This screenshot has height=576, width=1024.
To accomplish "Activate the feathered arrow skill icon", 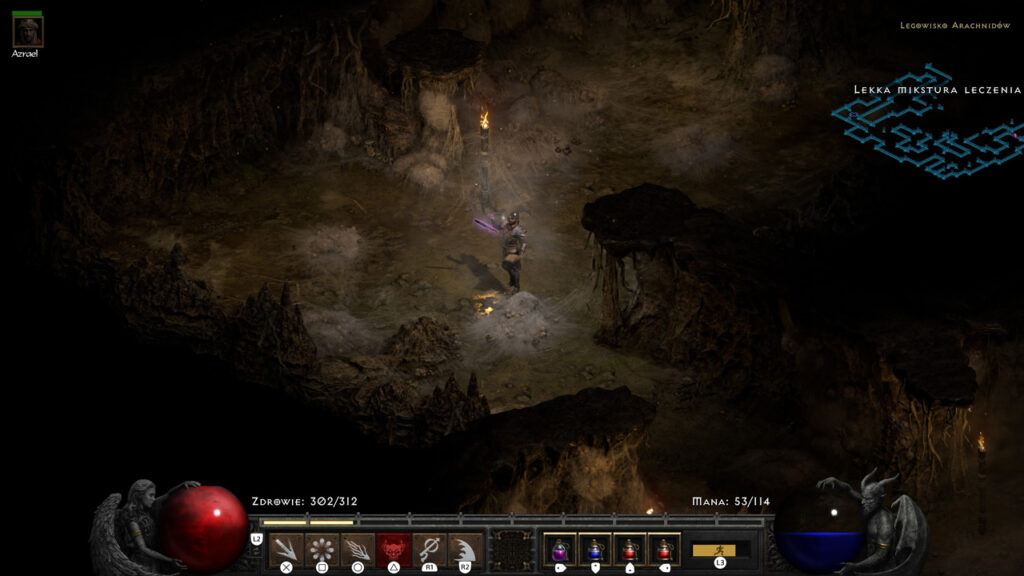I will tap(357, 549).
